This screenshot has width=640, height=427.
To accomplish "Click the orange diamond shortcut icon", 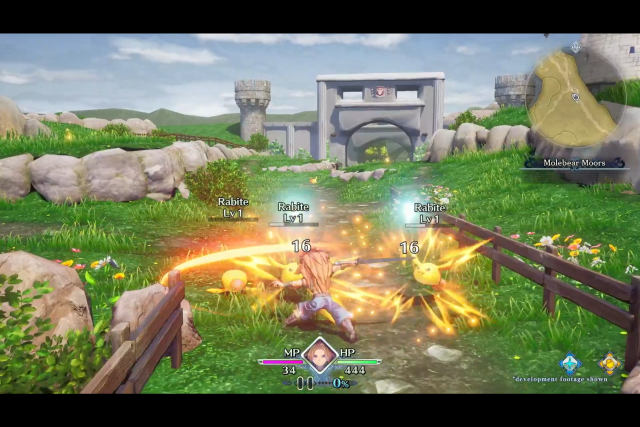I will tap(610, 364).
